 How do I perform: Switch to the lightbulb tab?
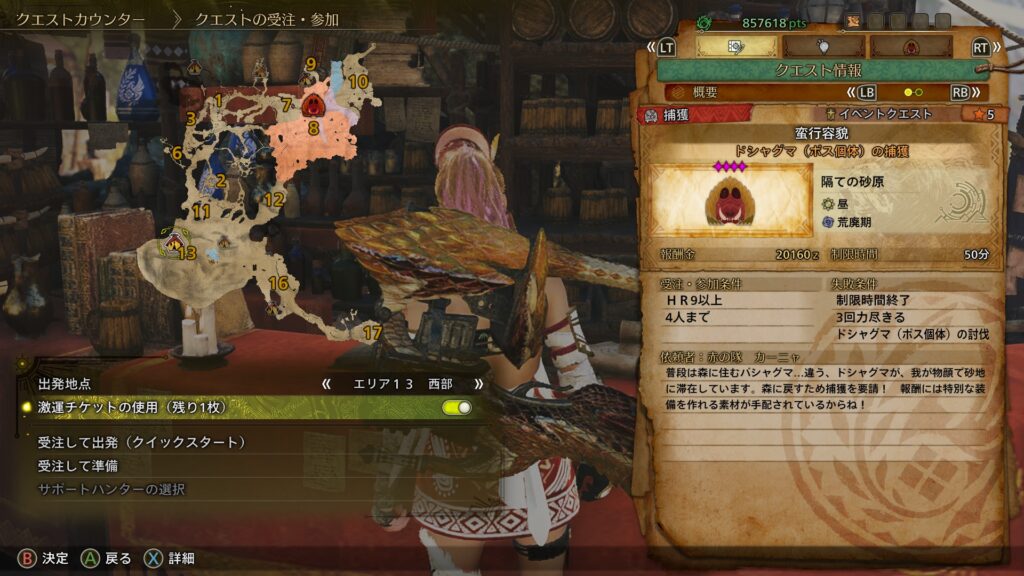pyautogui.click(x=824, y=46)
